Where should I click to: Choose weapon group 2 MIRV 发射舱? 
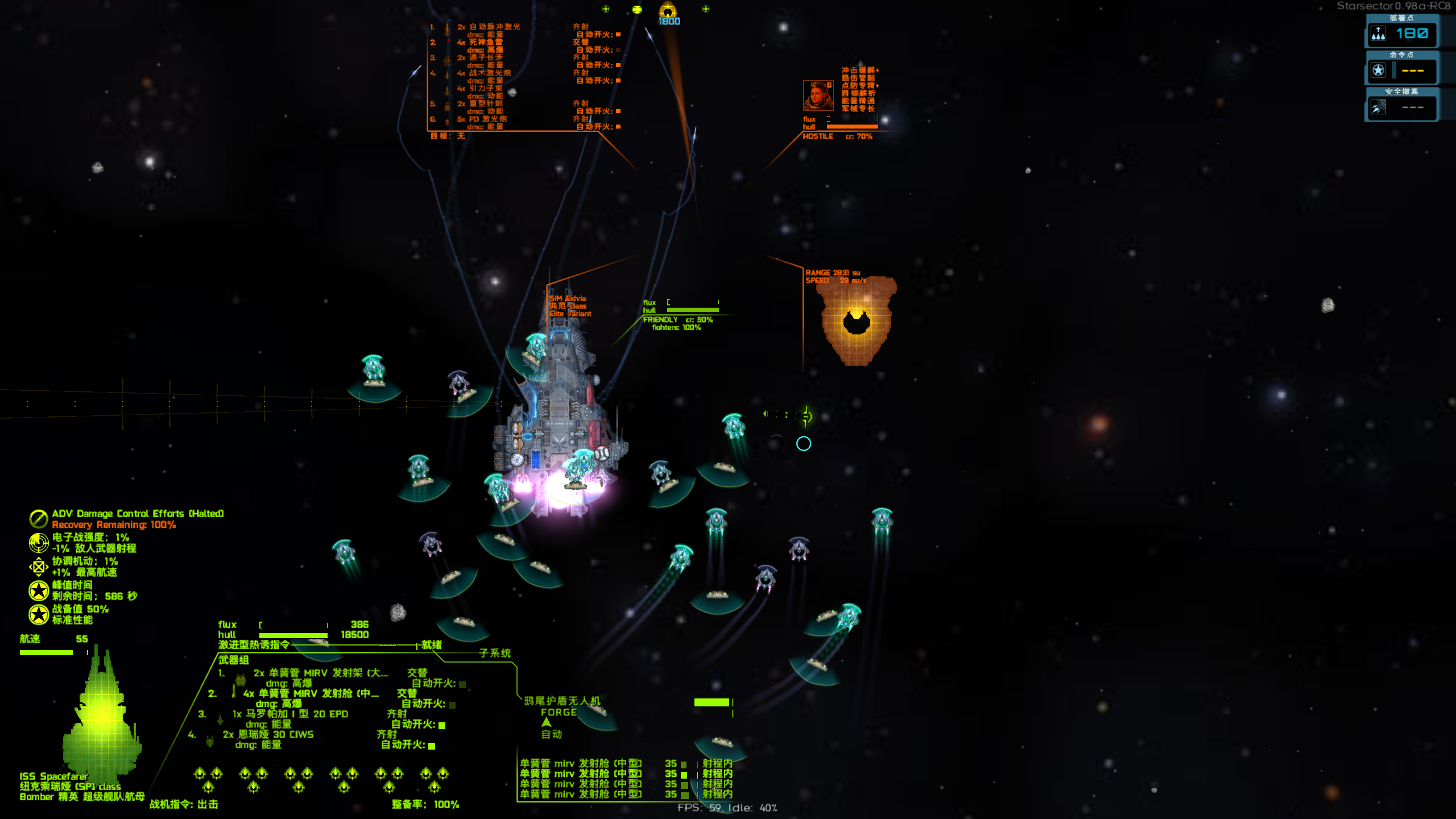click(310, 694)
